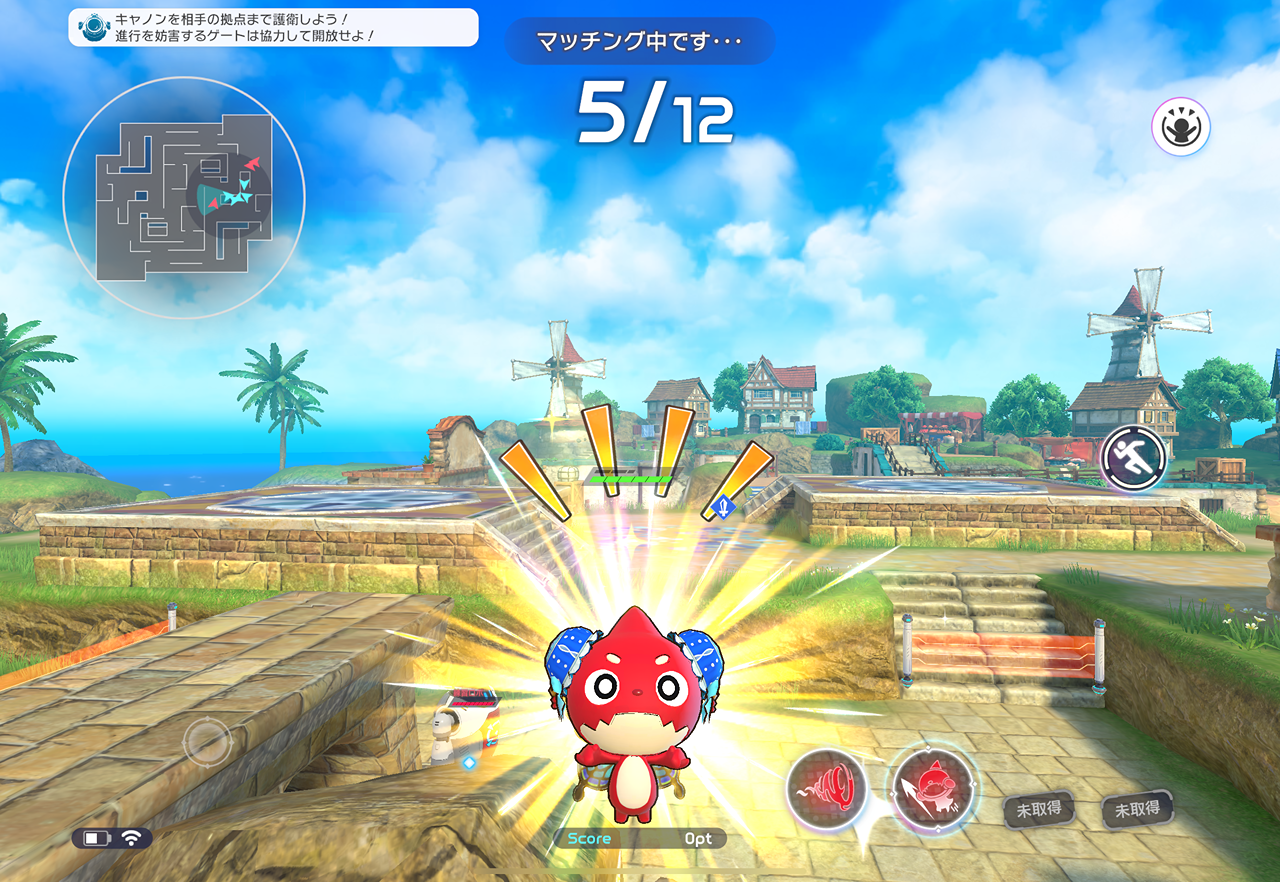Tap the cannon escort objective banner

coord(273,27)
